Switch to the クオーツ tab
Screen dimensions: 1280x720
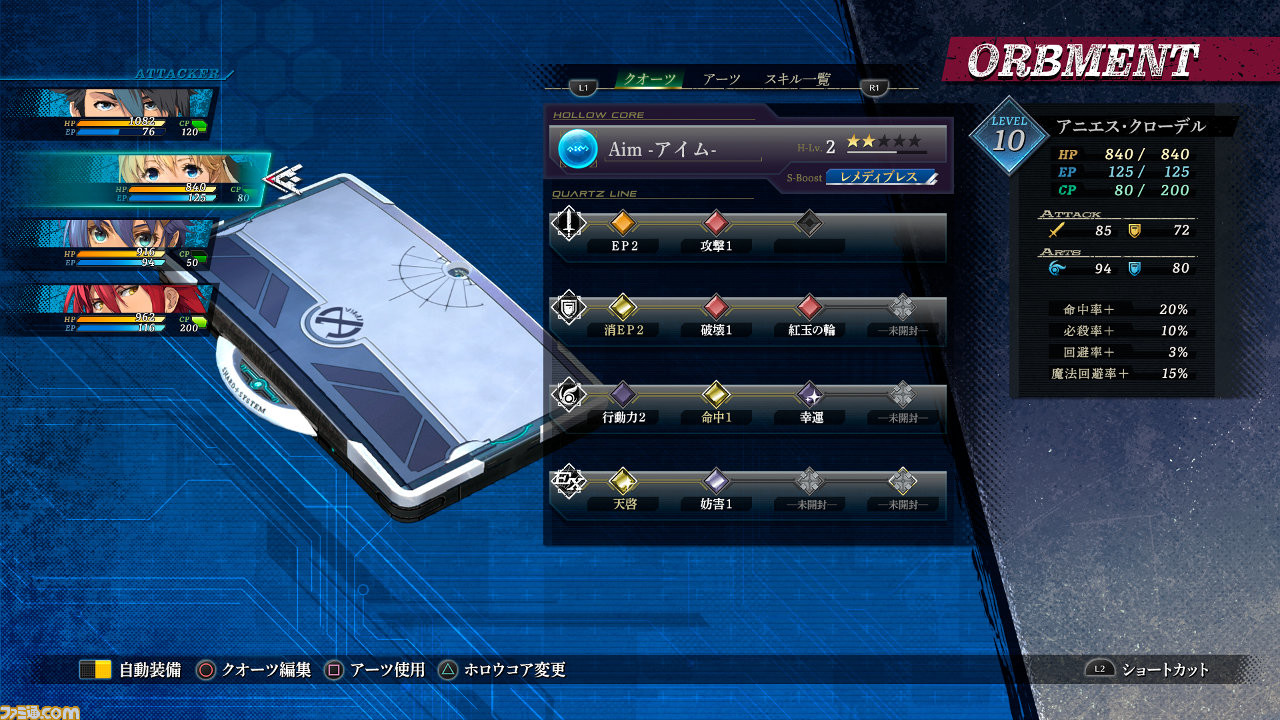pos(649,80)
